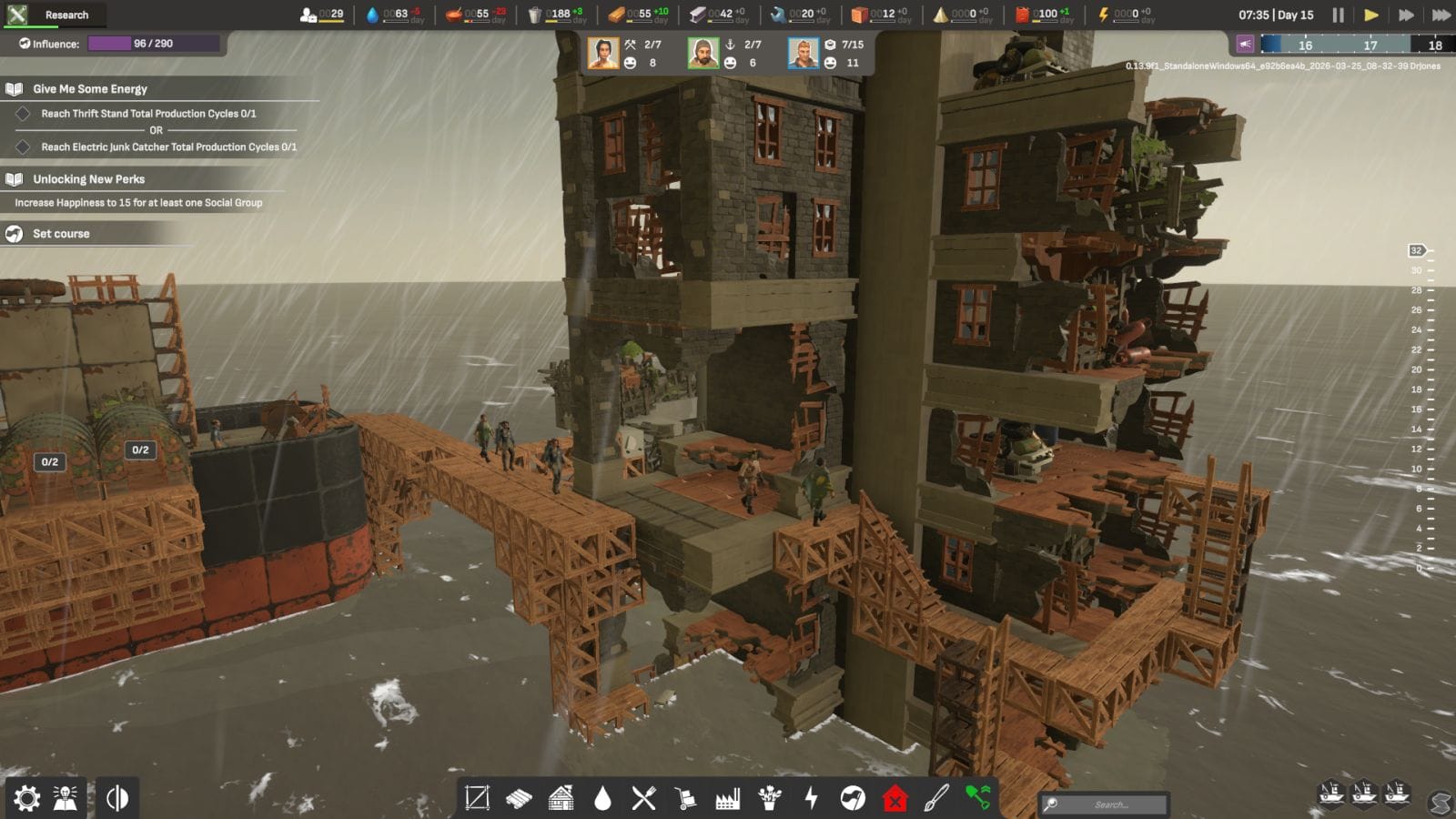Toggle the day-night contrast display icon
Screen dimensions: 1456x819
click(x=118, y=798)
